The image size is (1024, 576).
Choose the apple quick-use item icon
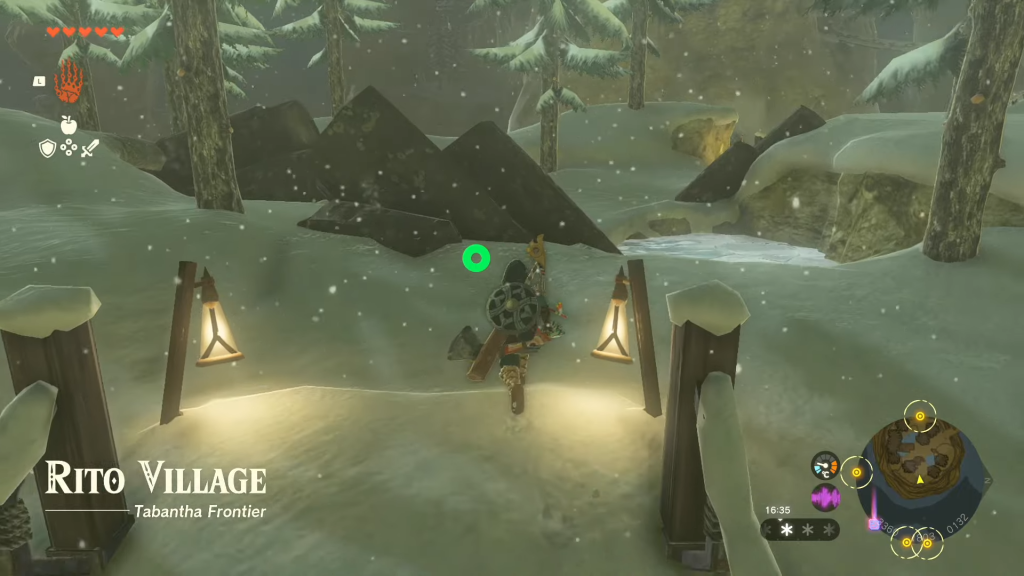[x=68, y=125]
